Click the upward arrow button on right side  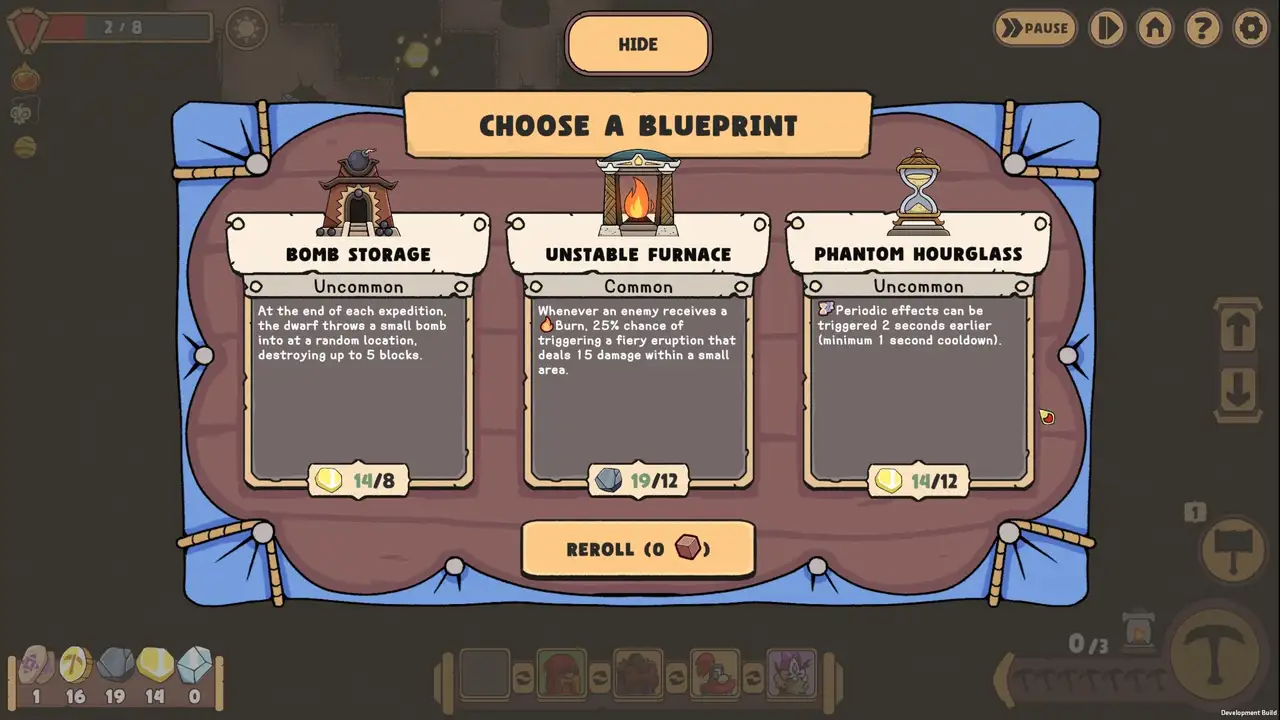(1236, 330)
